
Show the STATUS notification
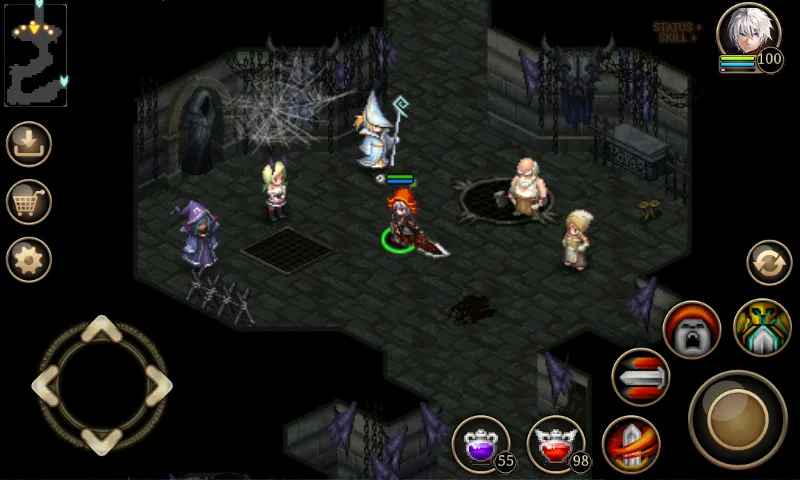[x=677, y=27]
